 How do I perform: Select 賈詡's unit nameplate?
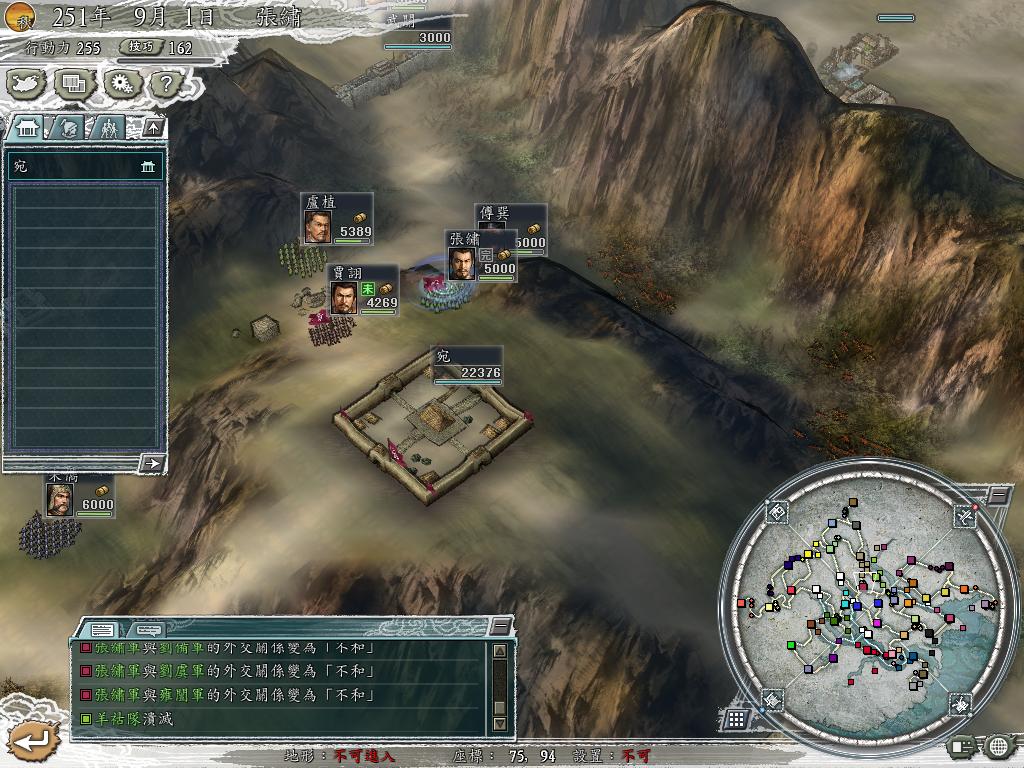pos(363,290)
